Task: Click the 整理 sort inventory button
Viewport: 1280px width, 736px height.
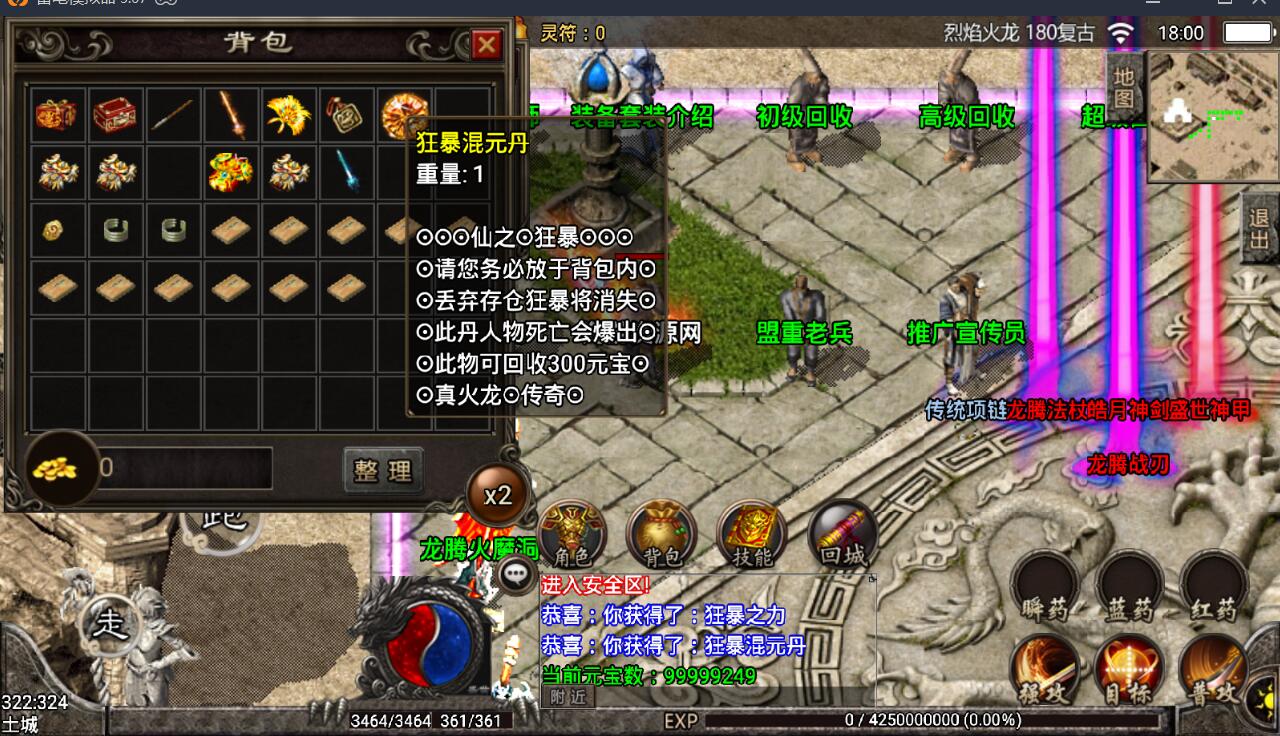Action: tap(383, 469)
